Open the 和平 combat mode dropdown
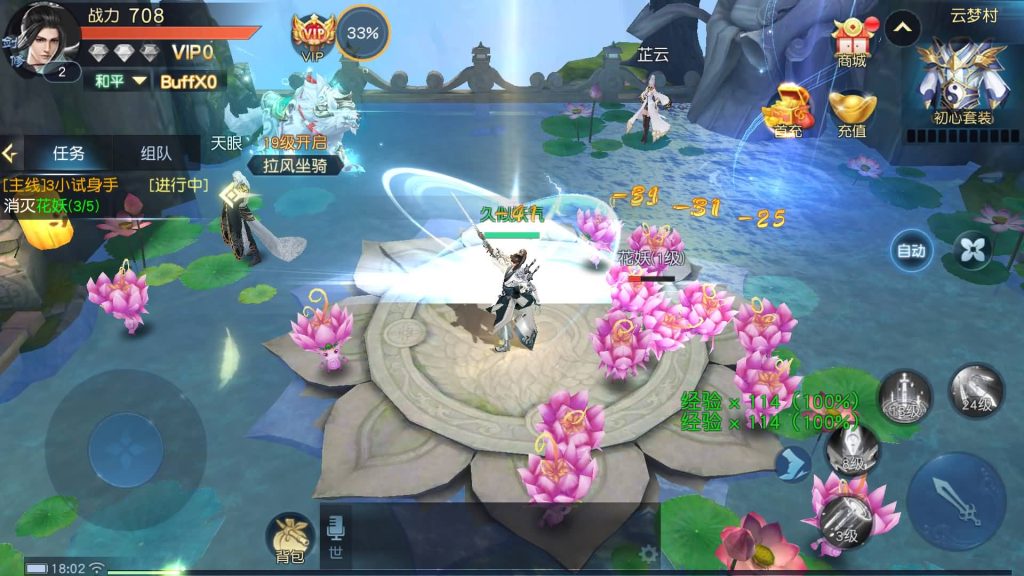This screenshot has height=576, width=1024. tap(119, 81)
